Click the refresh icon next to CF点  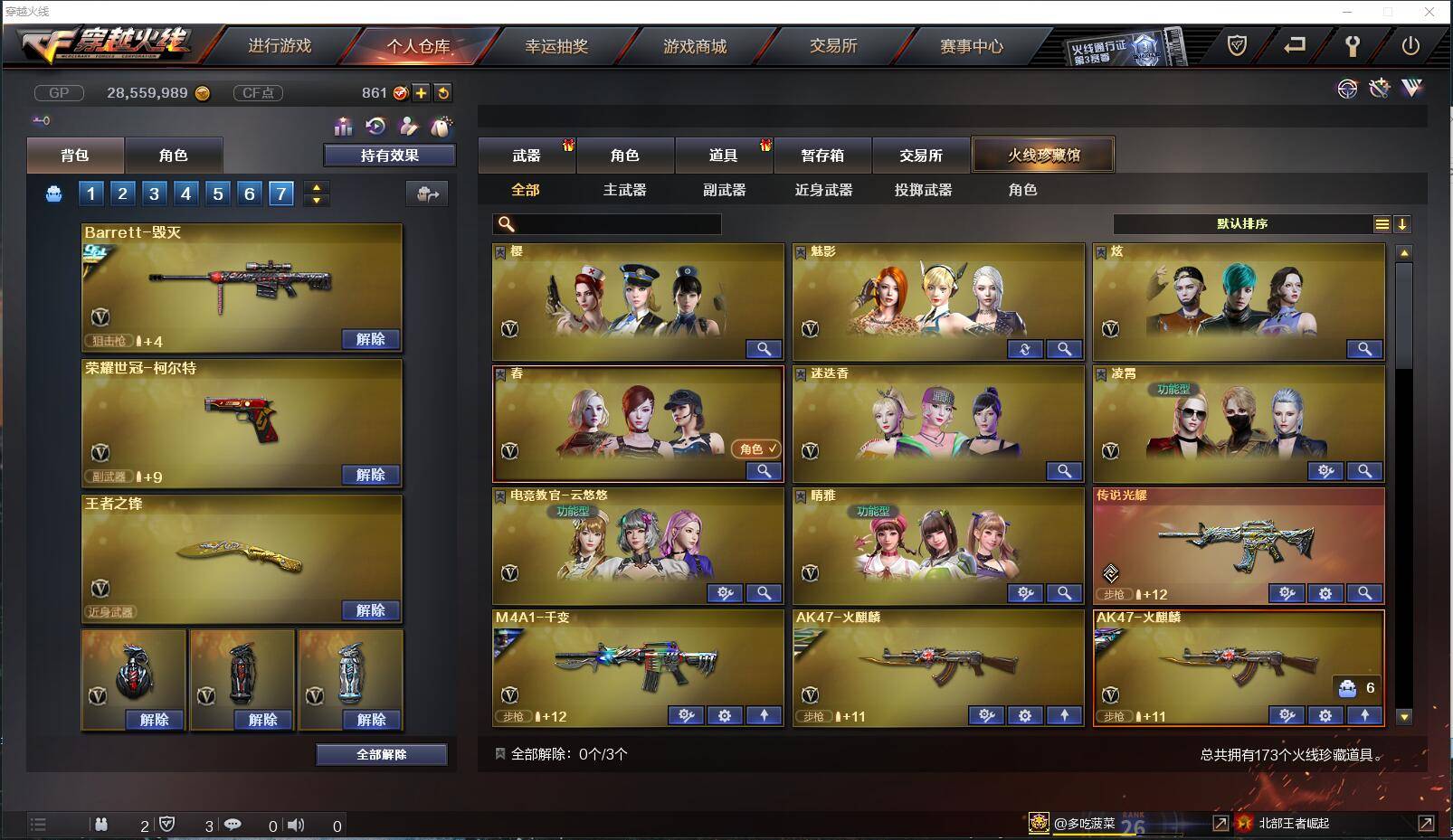coord(442,92)
